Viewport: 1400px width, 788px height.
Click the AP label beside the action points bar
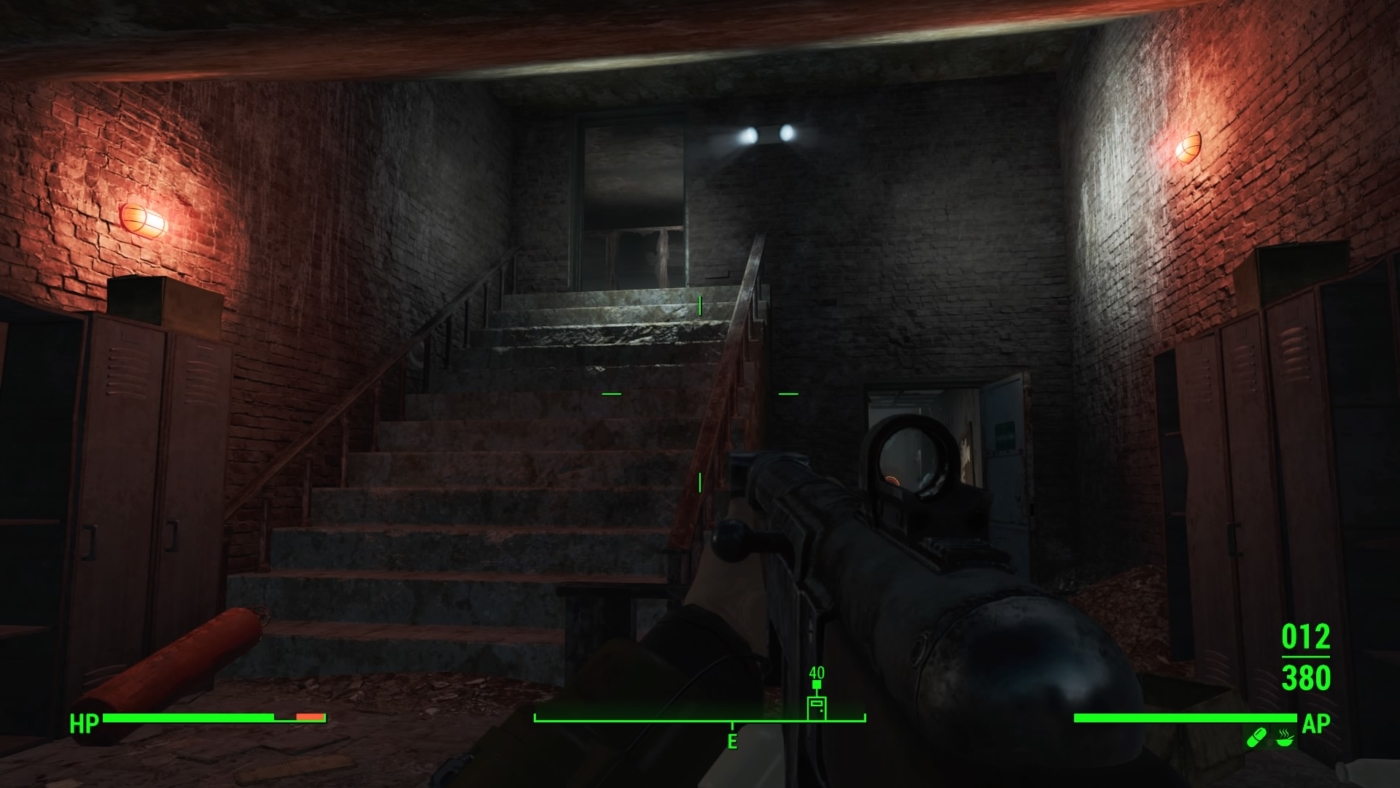(x=1317, y=722)
